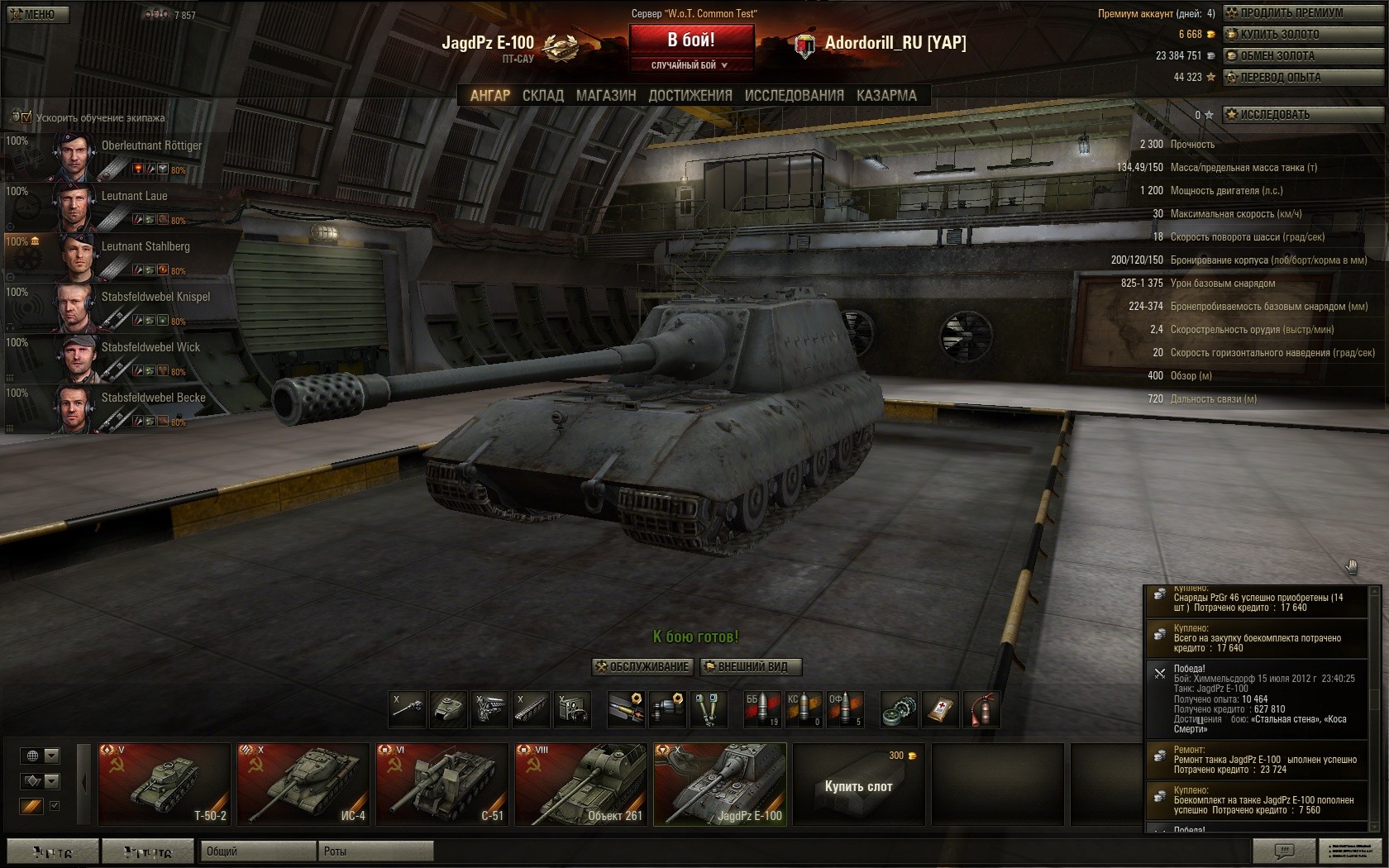This screenshot has height=868, width=1389.
Task: Click the КУПИТЬ ЗОЛОТО button
Action: [x=1302, y=35]
